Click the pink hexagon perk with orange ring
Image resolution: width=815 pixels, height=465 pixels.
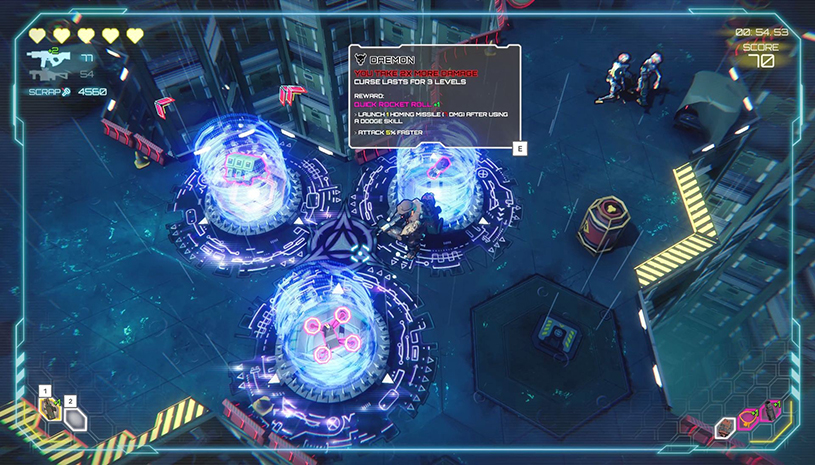pos(749,419)
